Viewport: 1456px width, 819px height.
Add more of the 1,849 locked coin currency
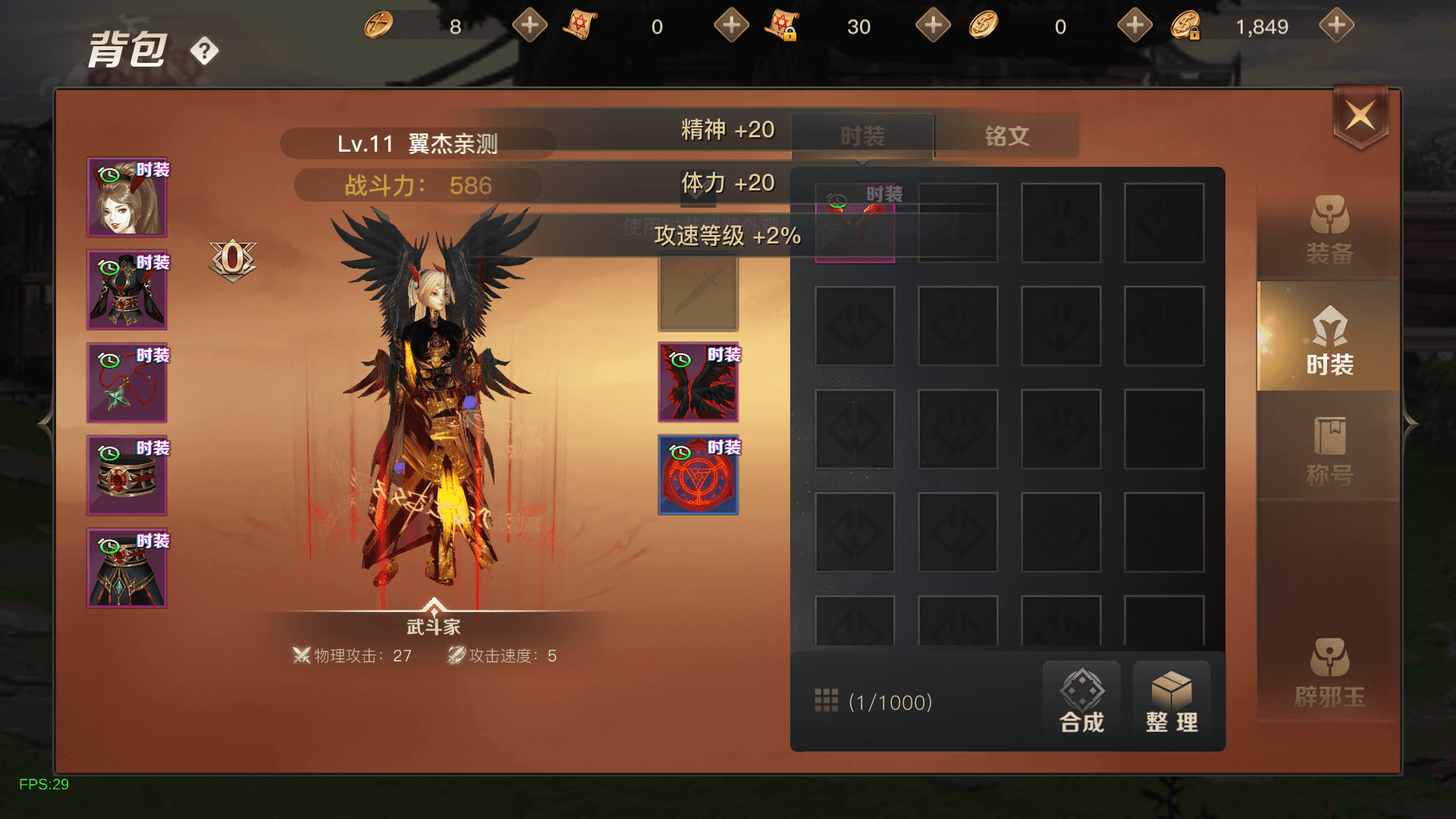tap(1336, 26)
